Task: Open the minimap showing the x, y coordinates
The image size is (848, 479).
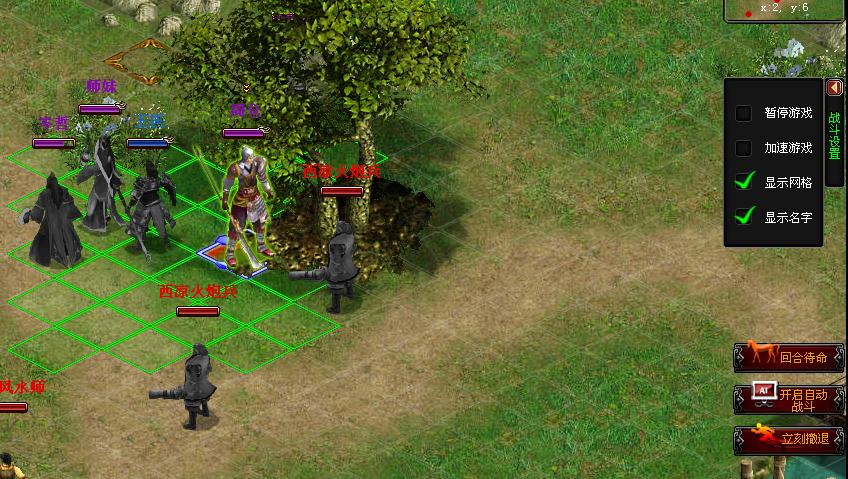Action: click(x=785, y=10)
